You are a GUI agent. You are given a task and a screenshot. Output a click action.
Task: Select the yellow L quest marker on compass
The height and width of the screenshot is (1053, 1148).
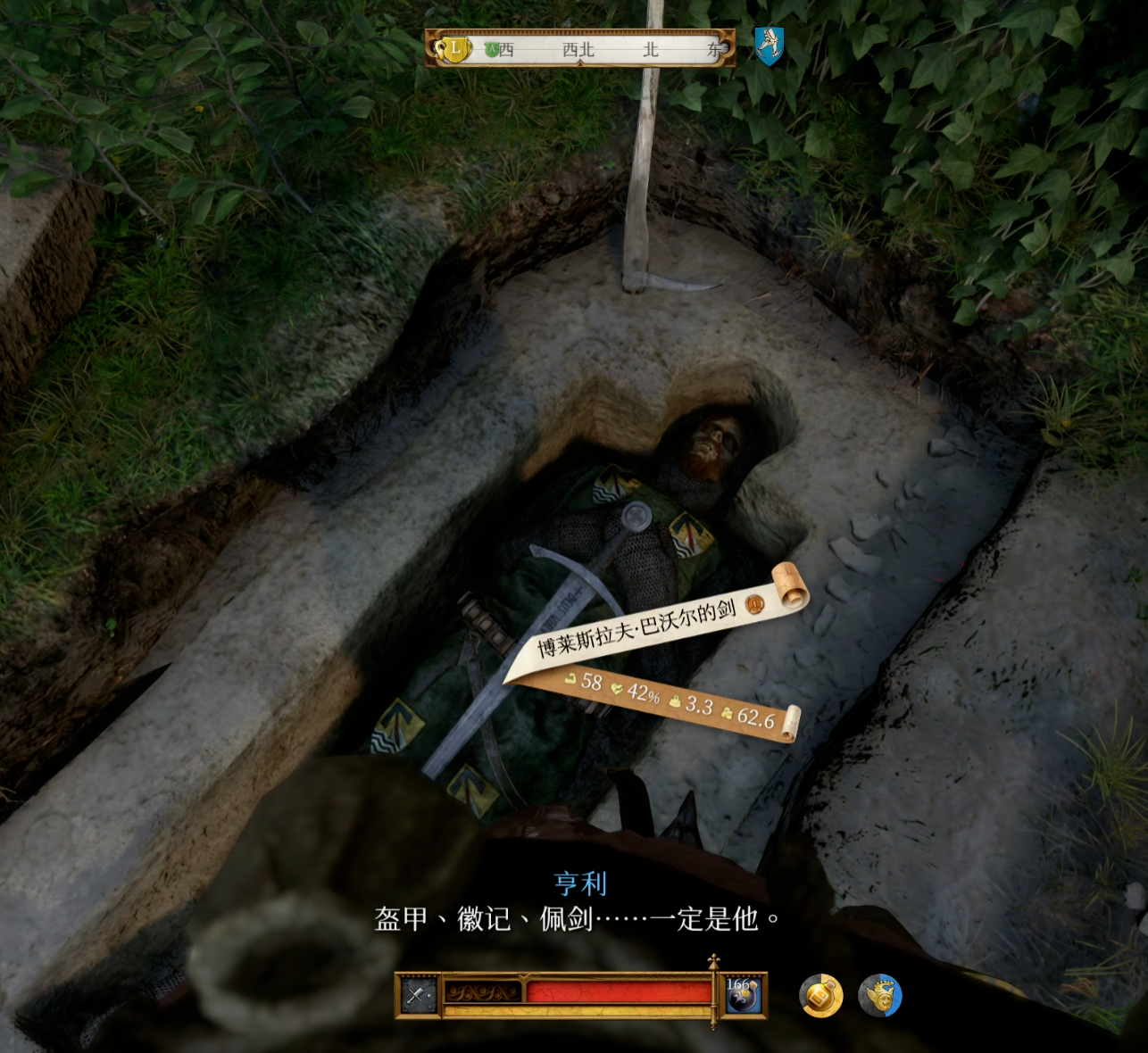point(454,49)
